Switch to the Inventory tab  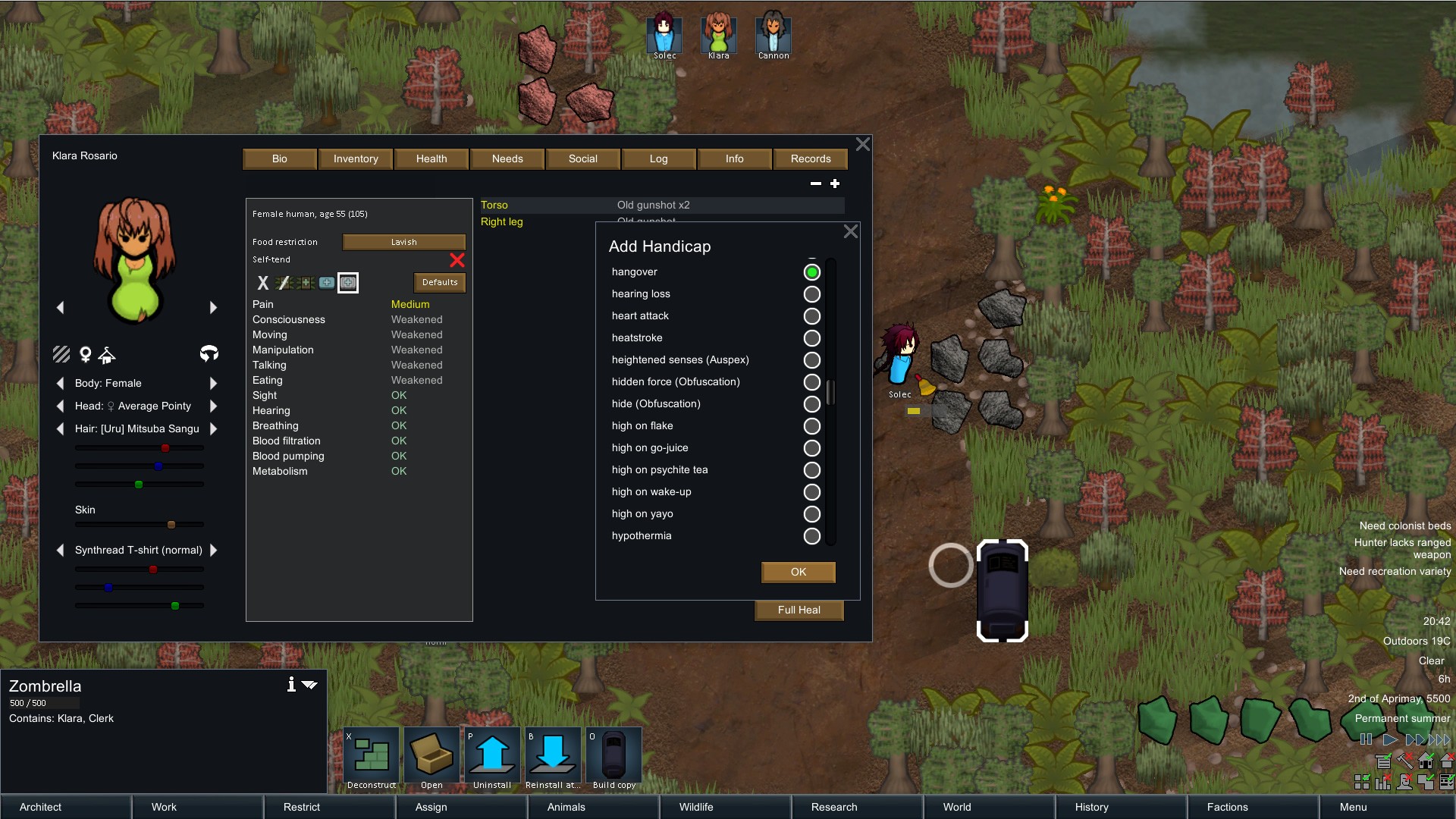[x=355, y=158]
